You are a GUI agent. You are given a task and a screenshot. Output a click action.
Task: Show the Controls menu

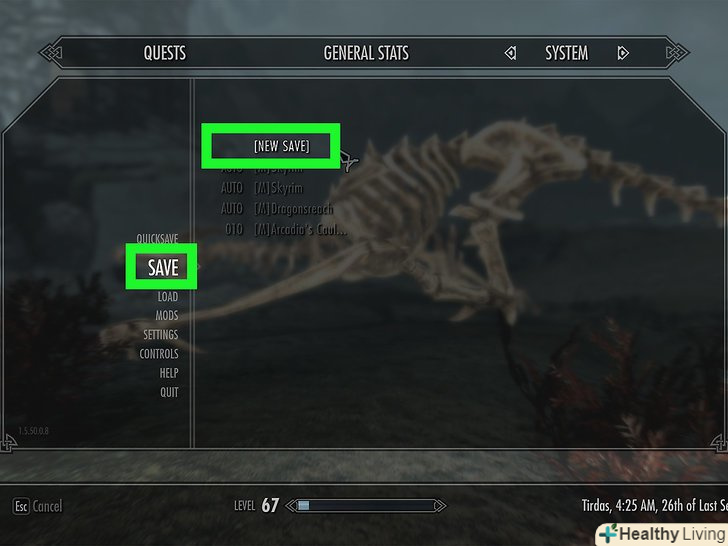(159, 354)
